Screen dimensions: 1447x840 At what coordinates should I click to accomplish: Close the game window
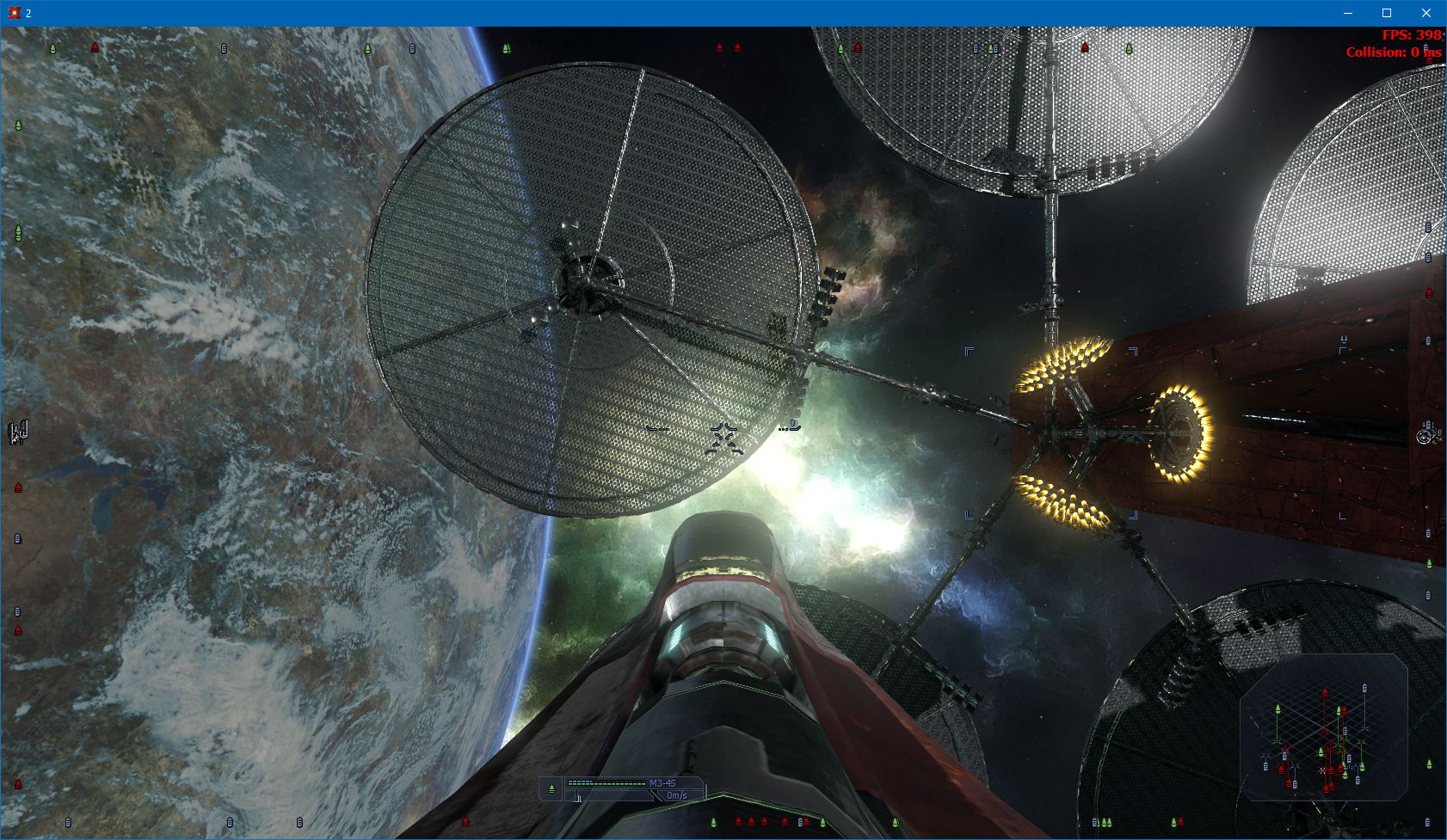pyautogui.click(x=1425, y=13)
